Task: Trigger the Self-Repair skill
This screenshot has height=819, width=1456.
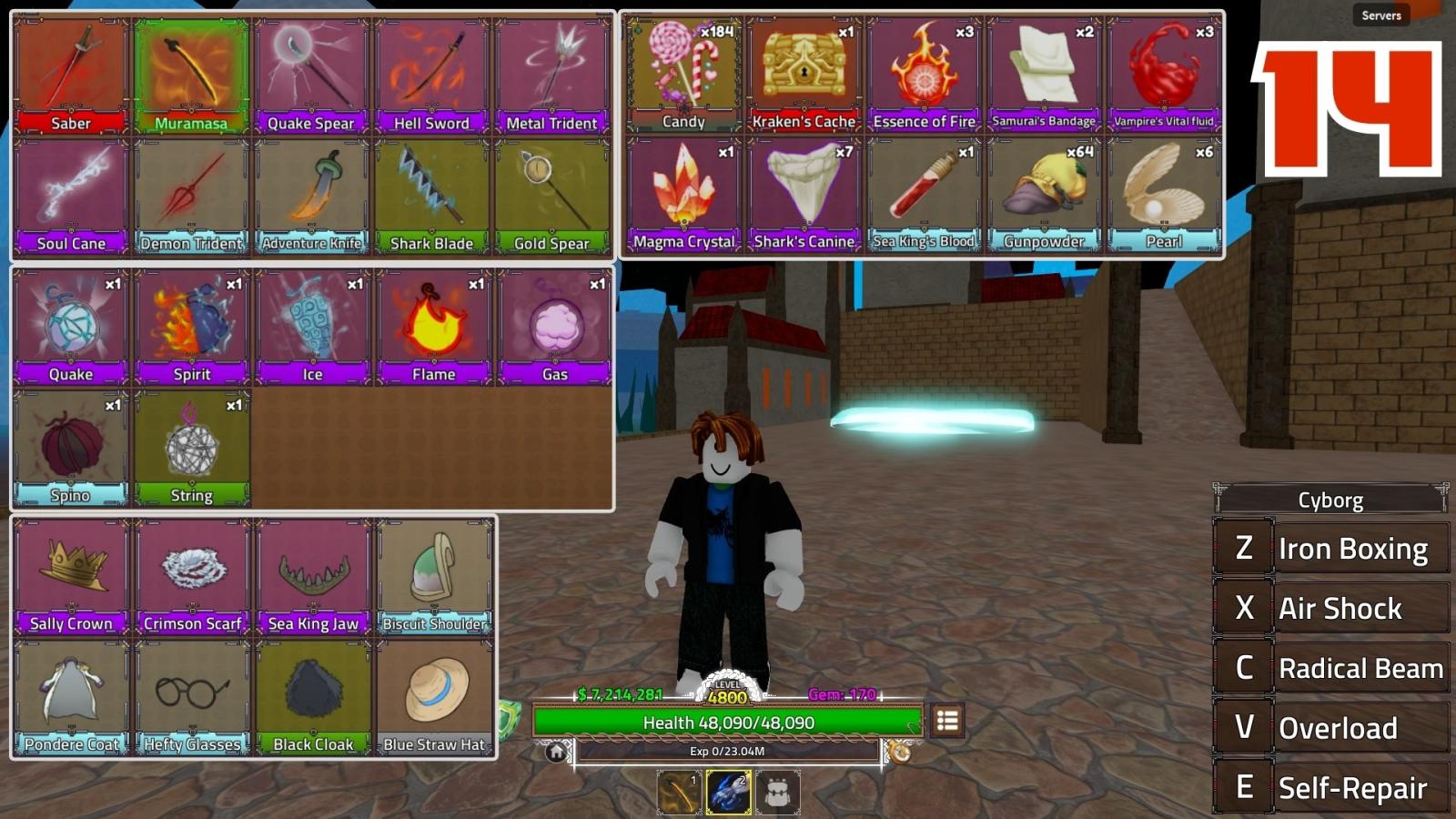Action: [x=1331, y=788]
